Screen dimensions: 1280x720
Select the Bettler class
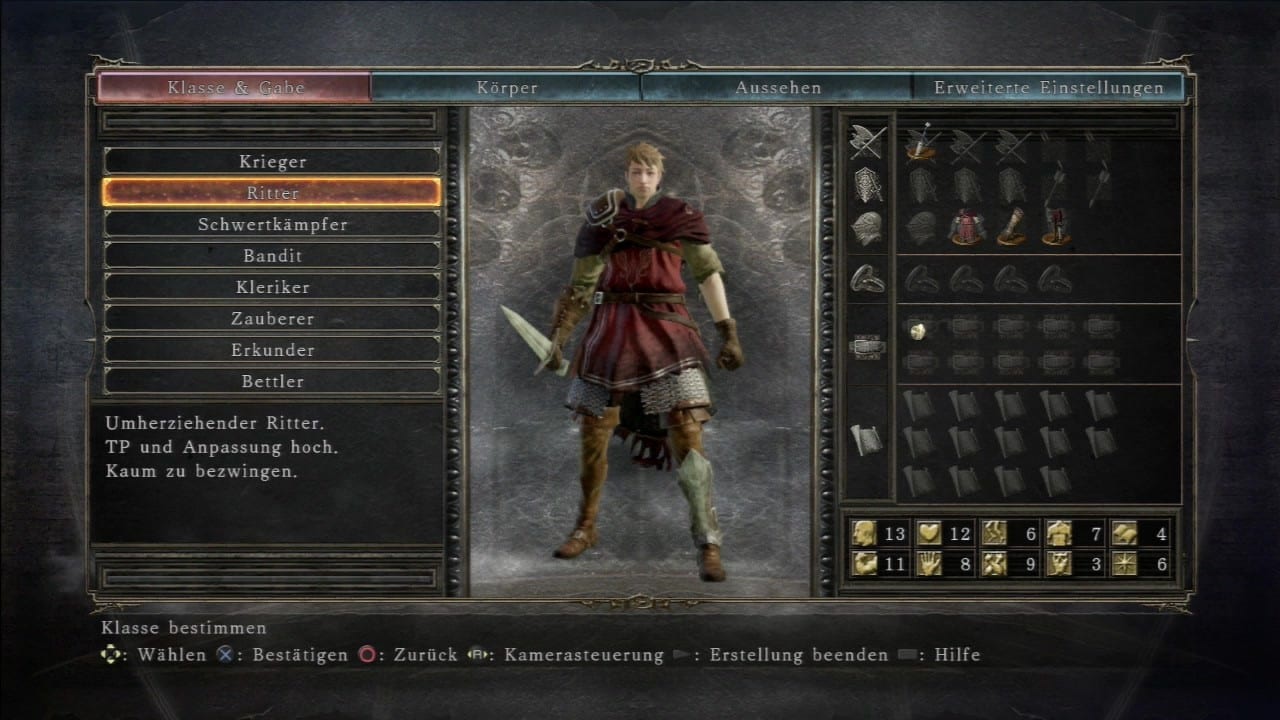coord(272,381)
